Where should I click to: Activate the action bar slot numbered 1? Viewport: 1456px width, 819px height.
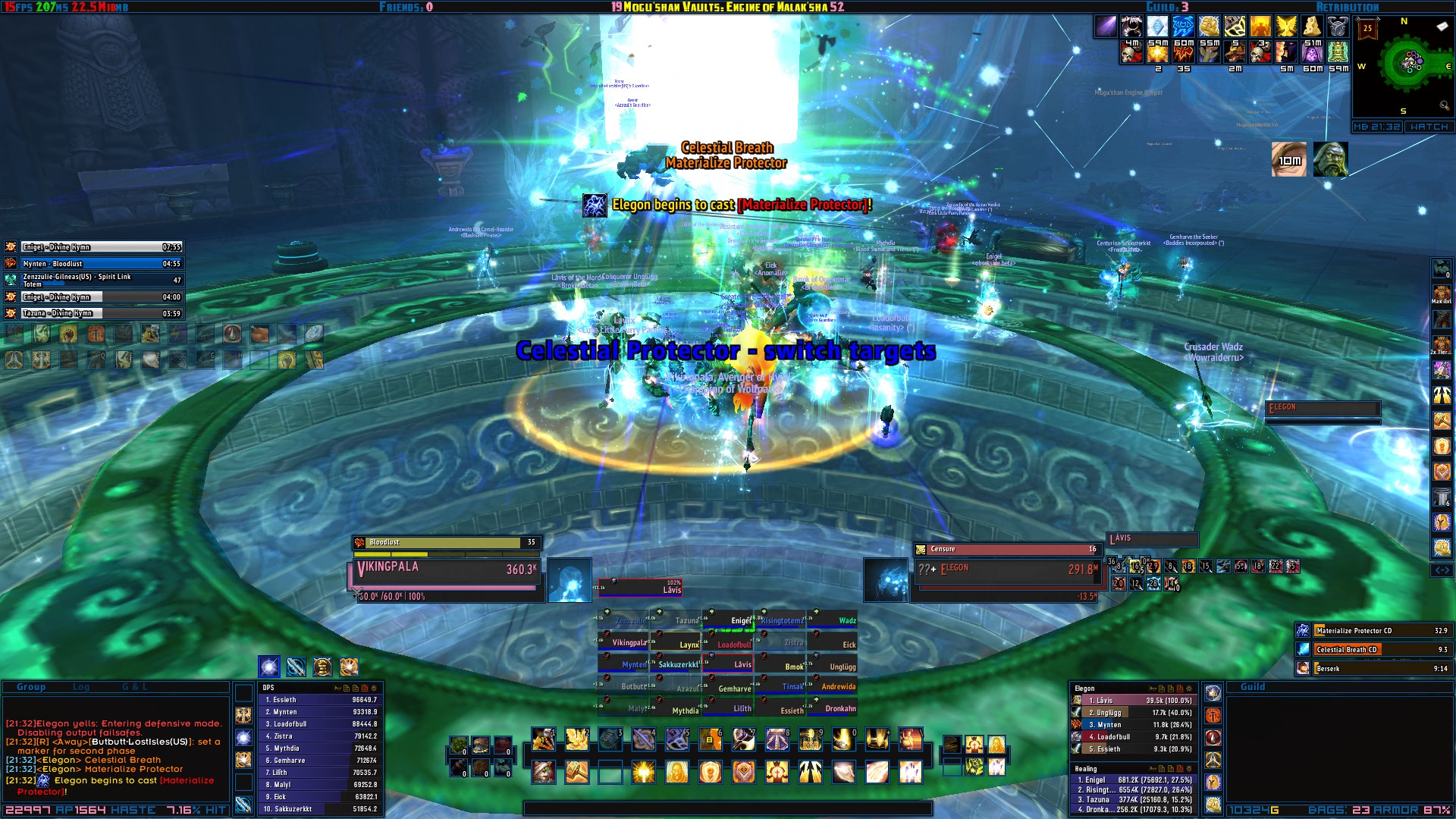(x=544, y=739)
